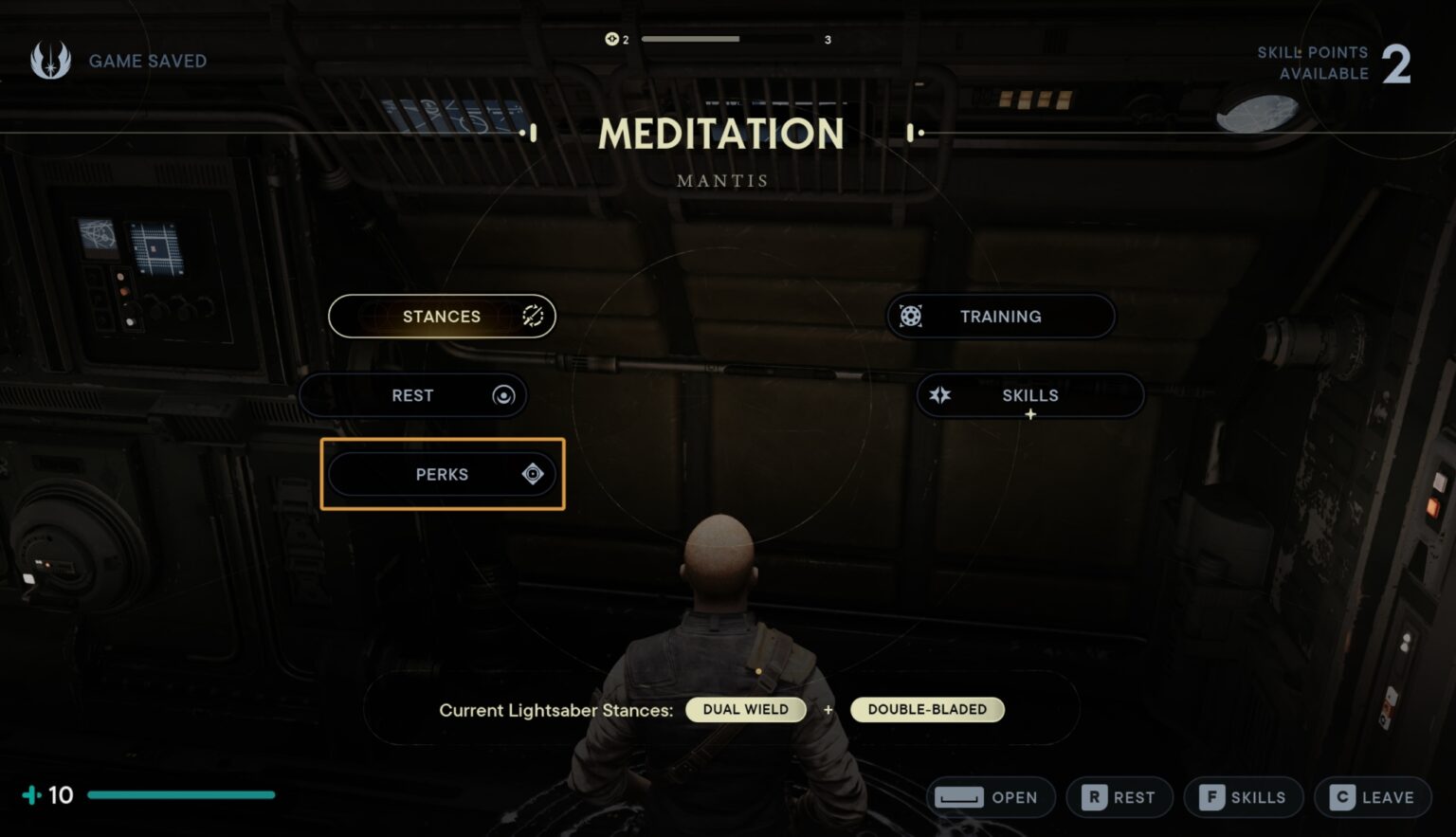Toggle the DOUBLE-BLADED stance pill
1456x837 pixels.
coord(927,709)
